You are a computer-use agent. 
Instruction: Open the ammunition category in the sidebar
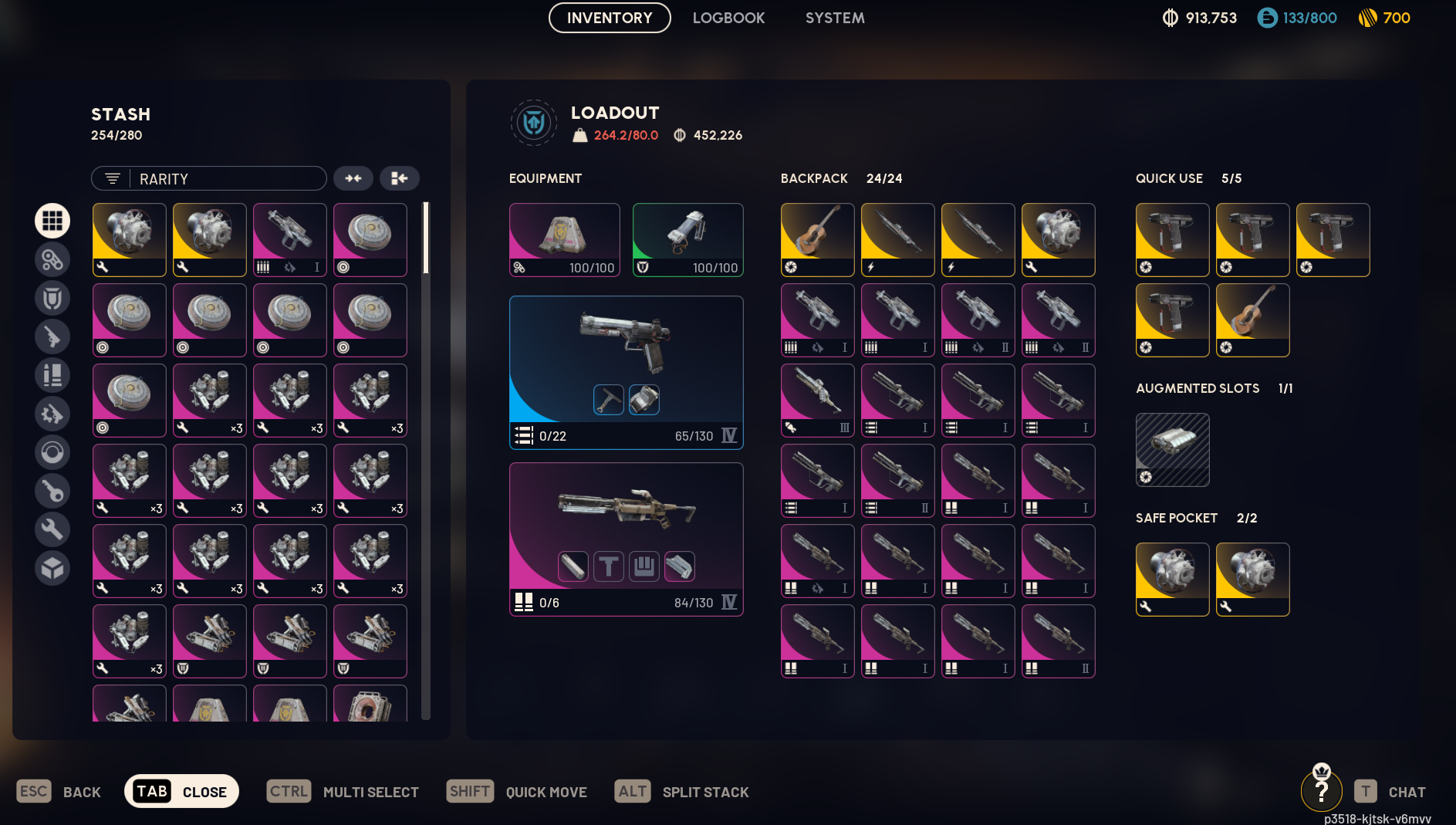52,376
